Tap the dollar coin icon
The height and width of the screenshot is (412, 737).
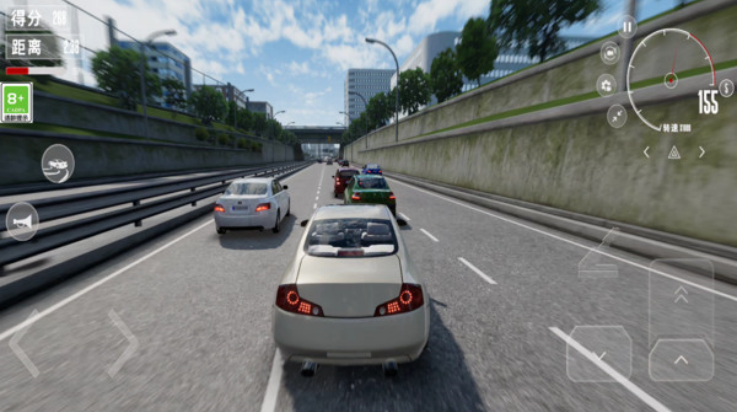pos(727,88)
